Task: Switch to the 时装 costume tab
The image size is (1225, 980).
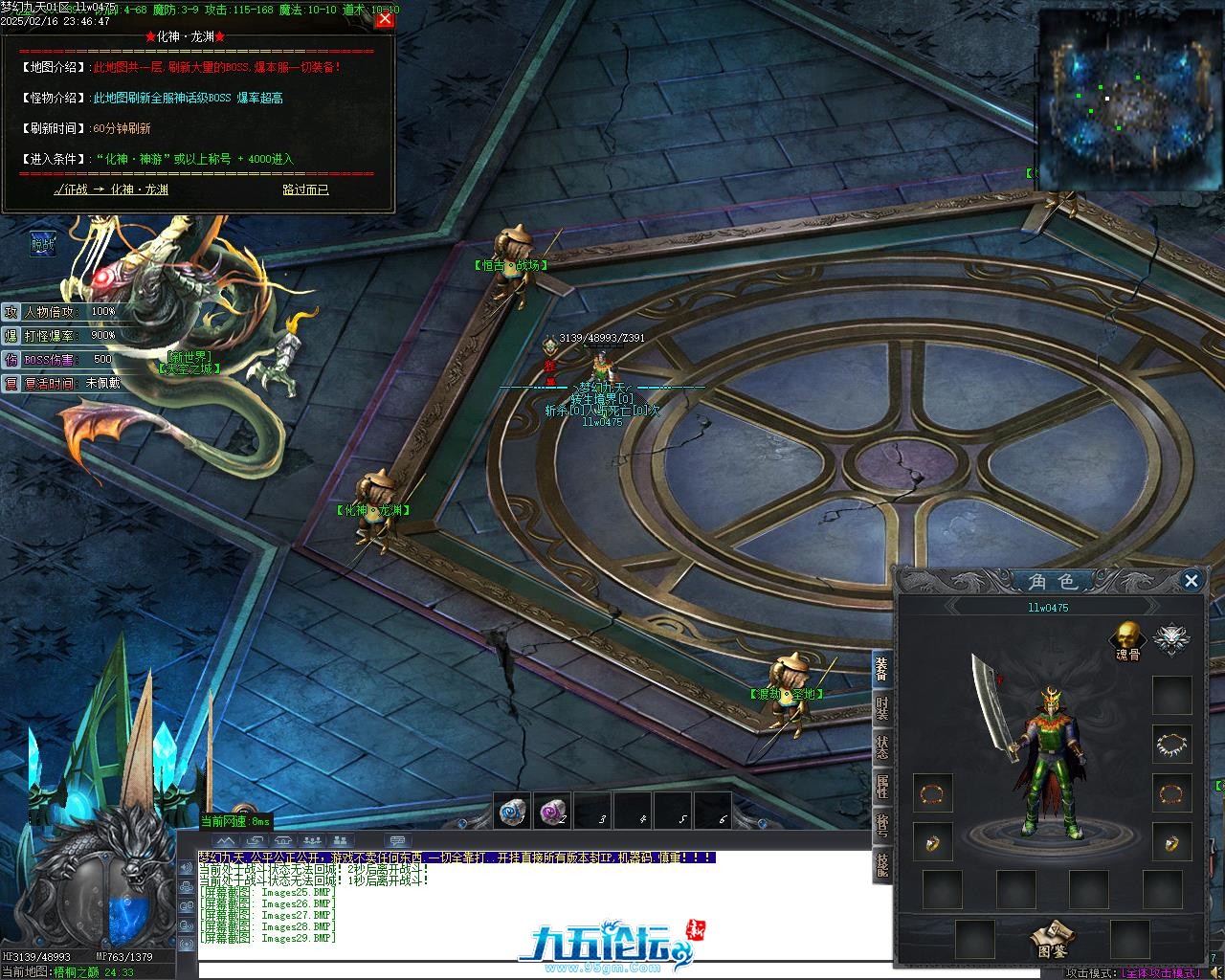Action: (x=882, y=709)
